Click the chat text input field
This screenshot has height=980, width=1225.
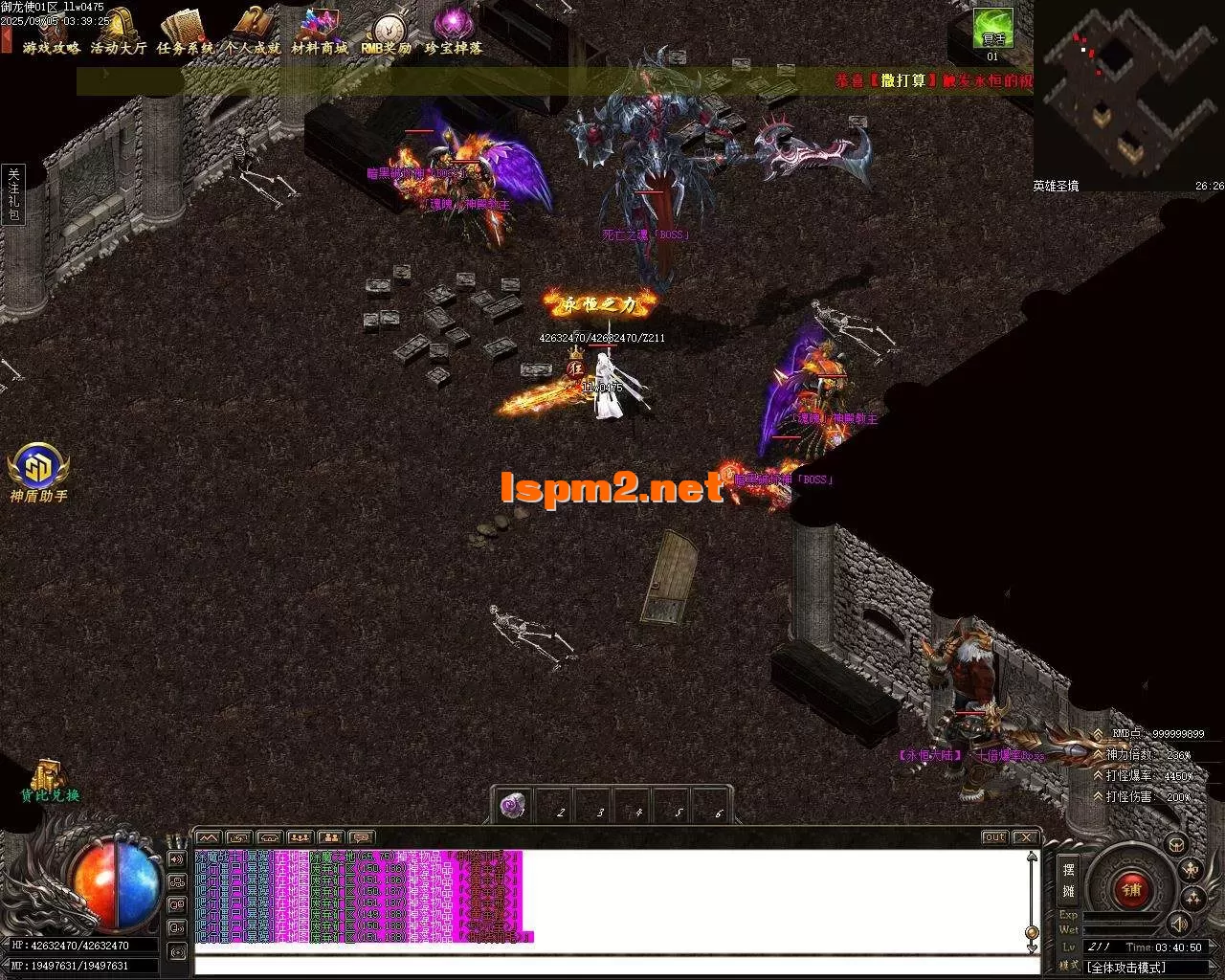[x=612, y=965]
